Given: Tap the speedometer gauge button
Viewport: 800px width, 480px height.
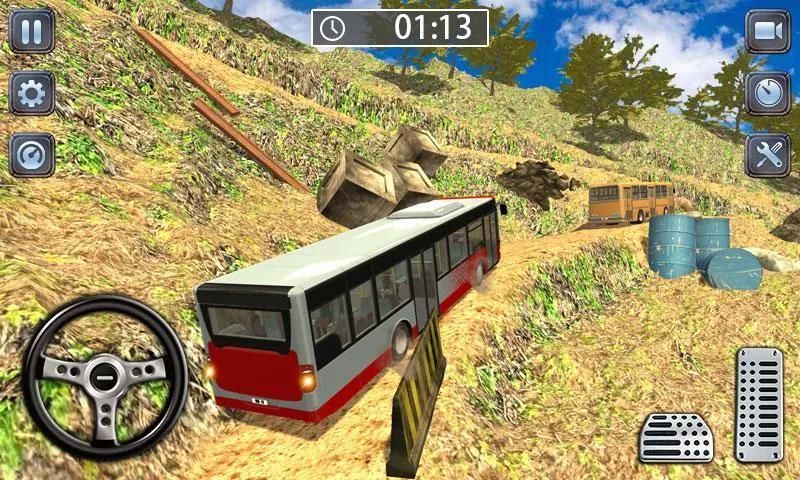Looking at the screenshot, I should click(x=32, y=155).
